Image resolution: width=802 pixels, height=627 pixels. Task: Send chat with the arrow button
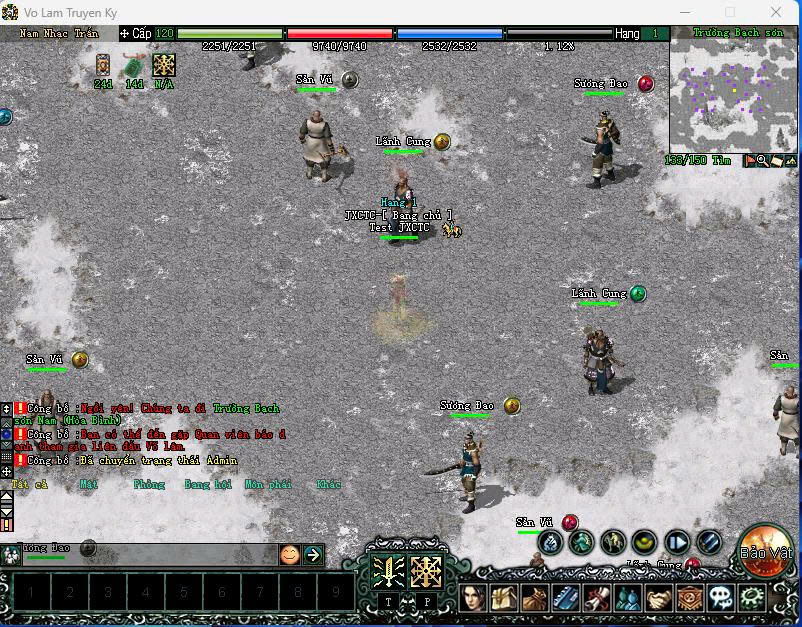313,554
